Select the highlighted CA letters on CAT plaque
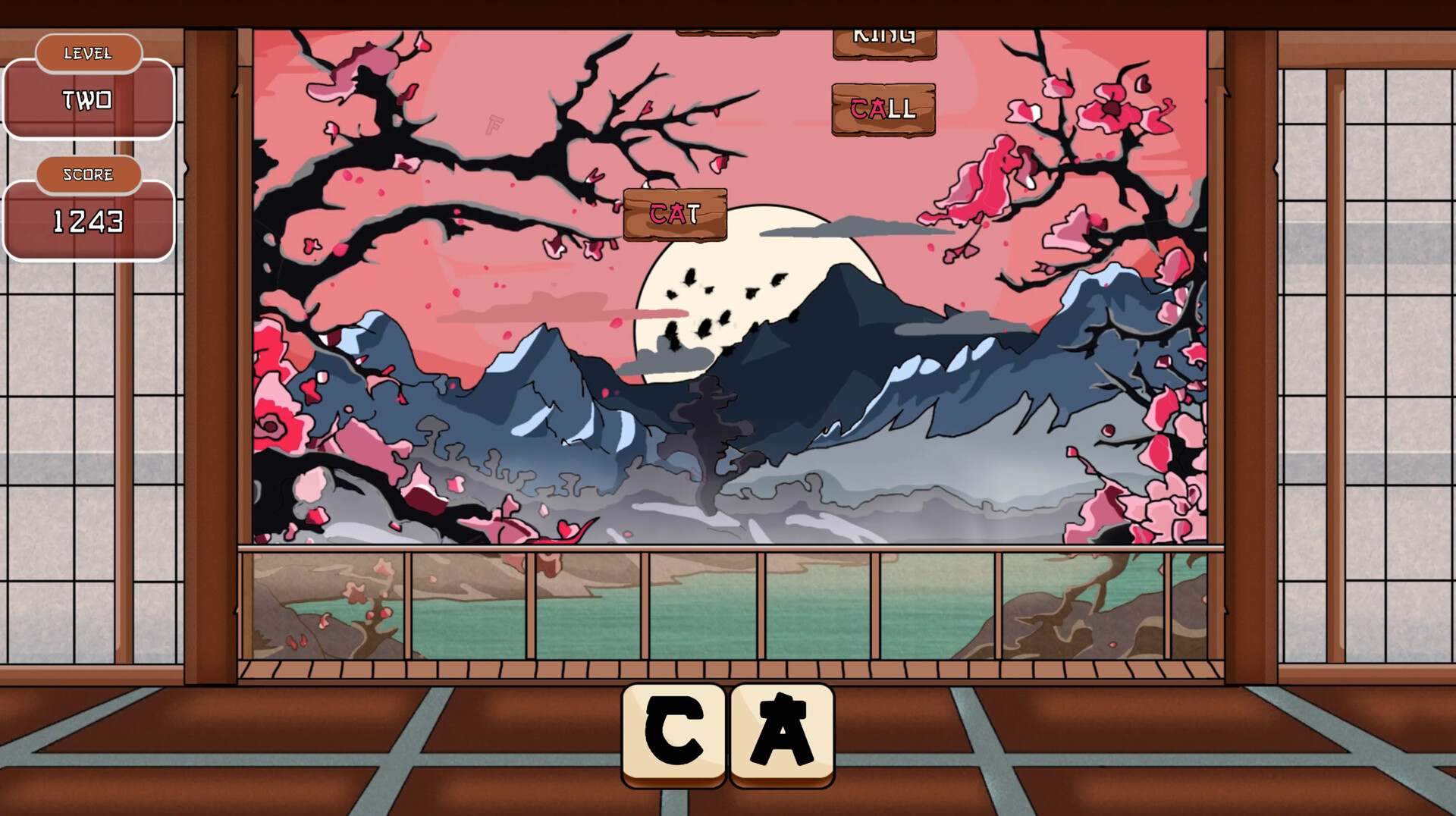1456x816 pixels. [667, 215]
